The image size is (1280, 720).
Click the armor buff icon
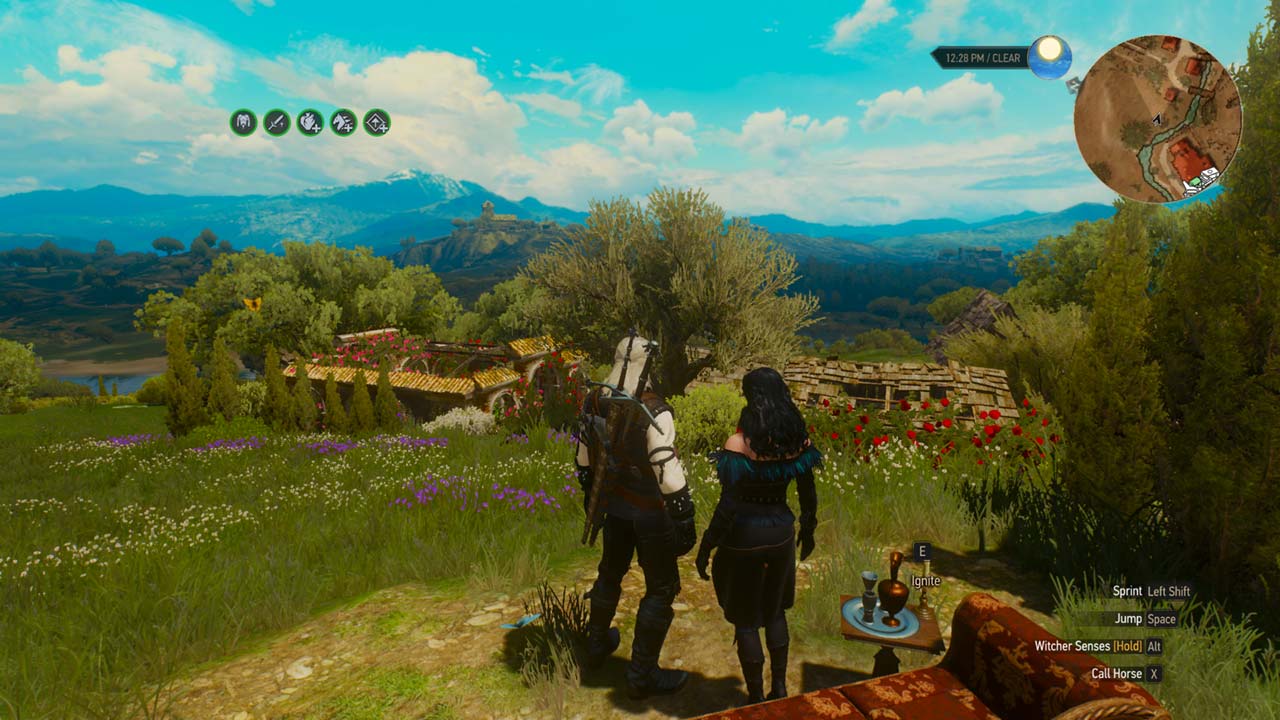(x=243, y=123)
